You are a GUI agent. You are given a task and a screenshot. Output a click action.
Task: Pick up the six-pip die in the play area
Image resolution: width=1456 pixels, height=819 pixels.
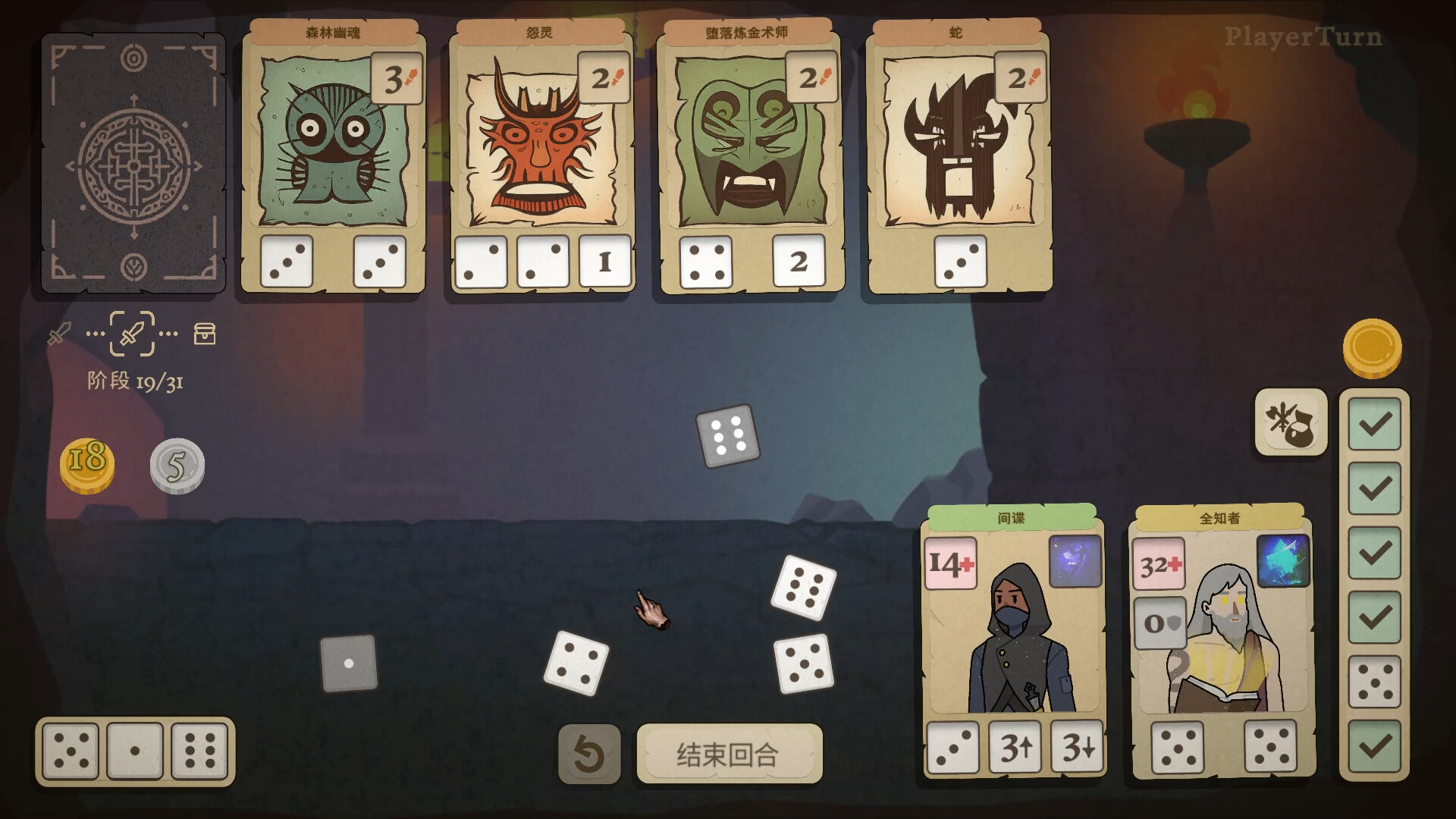click(x=729, y=438)
